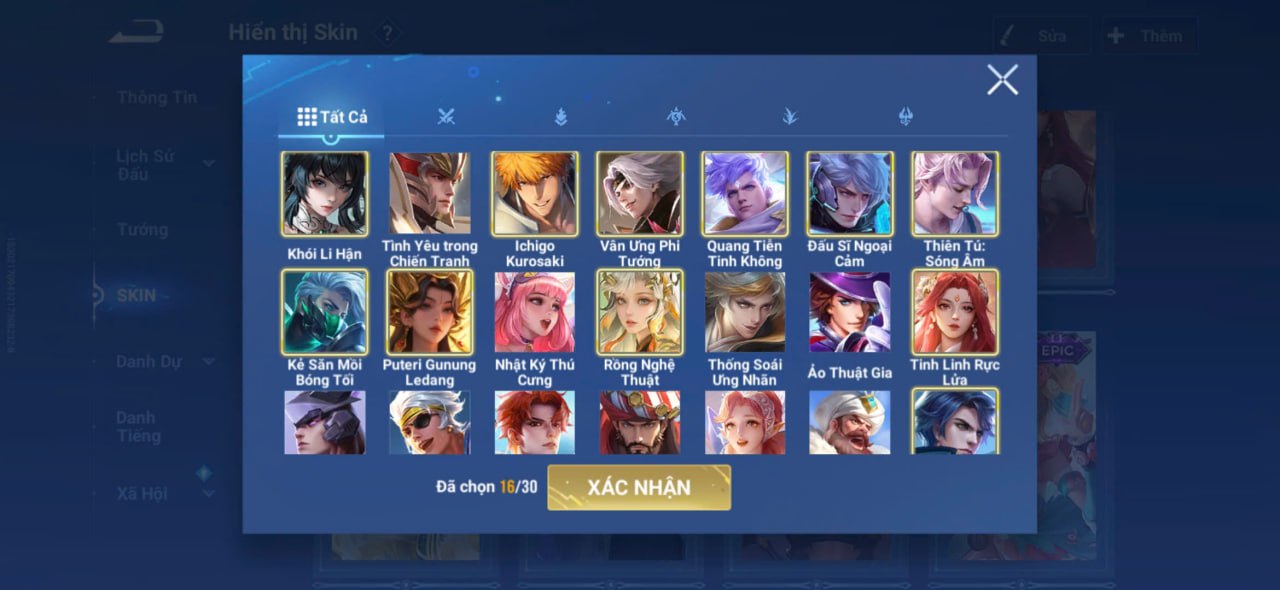The width and height of the screenshot is (1280, 590).
Task: Choose the Puteri Gunung Ledang skin
Action: [430, 312]
